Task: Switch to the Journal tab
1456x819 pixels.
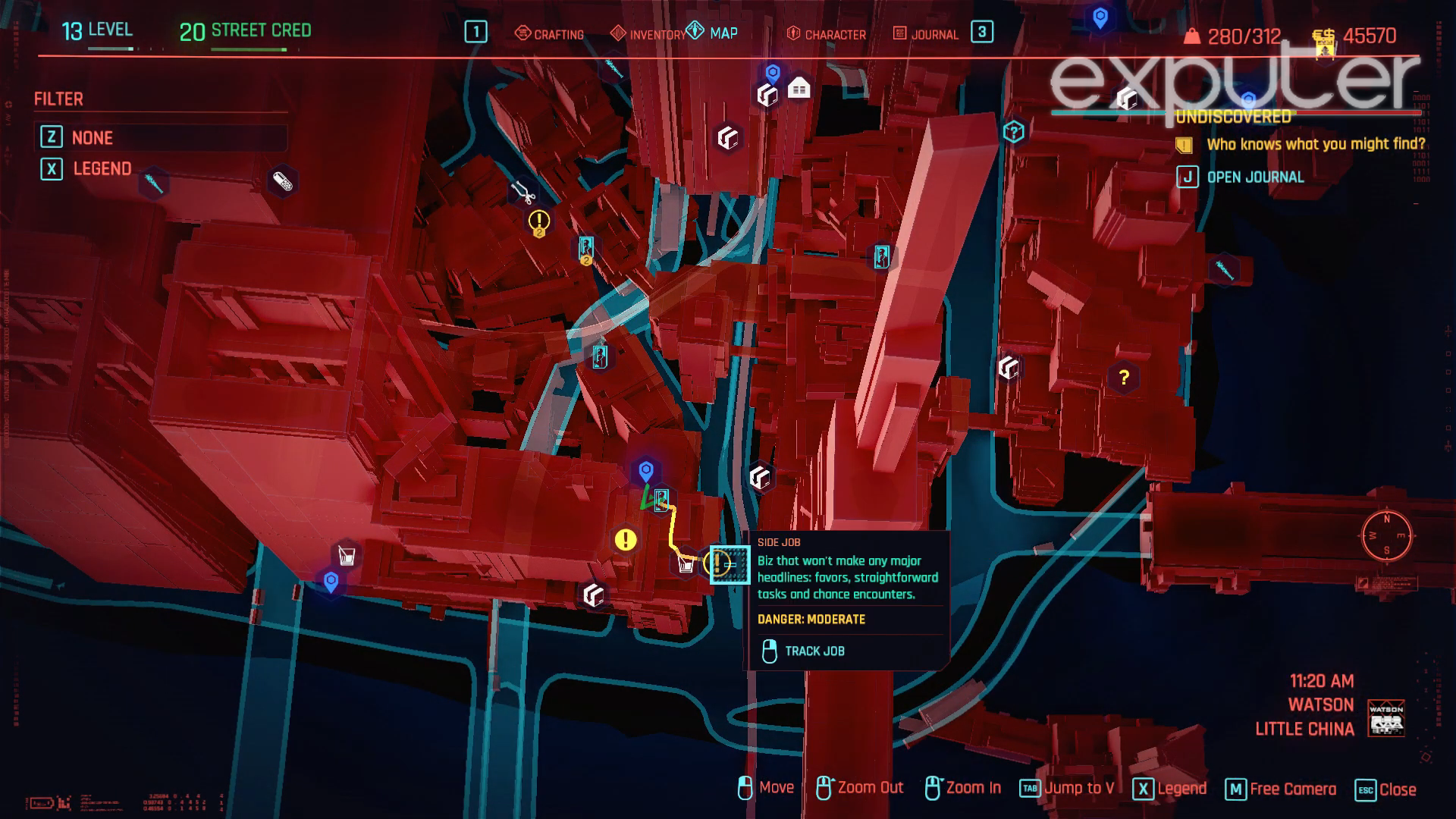Action: (x=931, y=34)
